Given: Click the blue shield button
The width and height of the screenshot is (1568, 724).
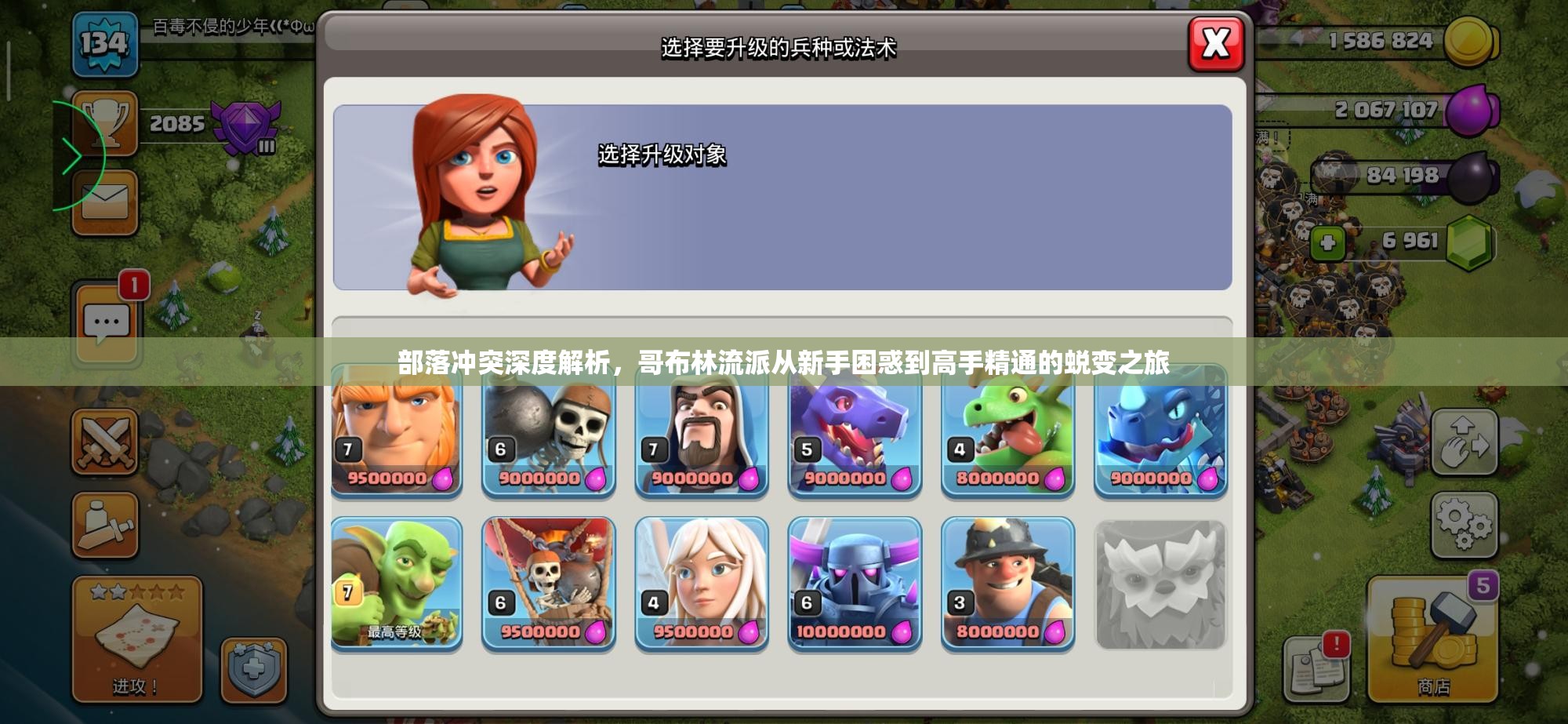Looking at the screenshot, I should click(254, 671).
